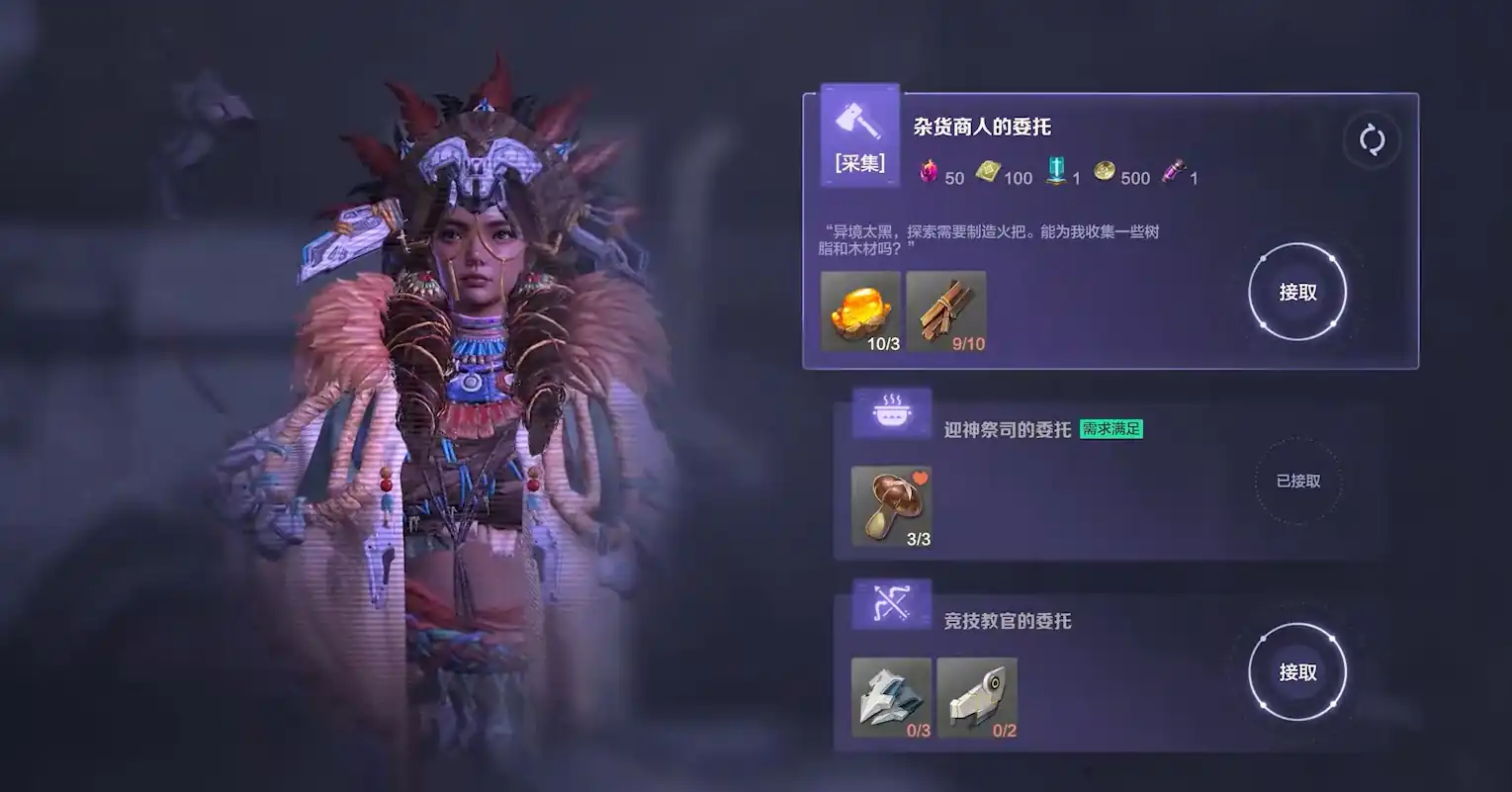Screen dimensions: 1512x792
Task: Select the mechanical part item showing 0/2
Action: pyautogui.click(x=976, y=695)
